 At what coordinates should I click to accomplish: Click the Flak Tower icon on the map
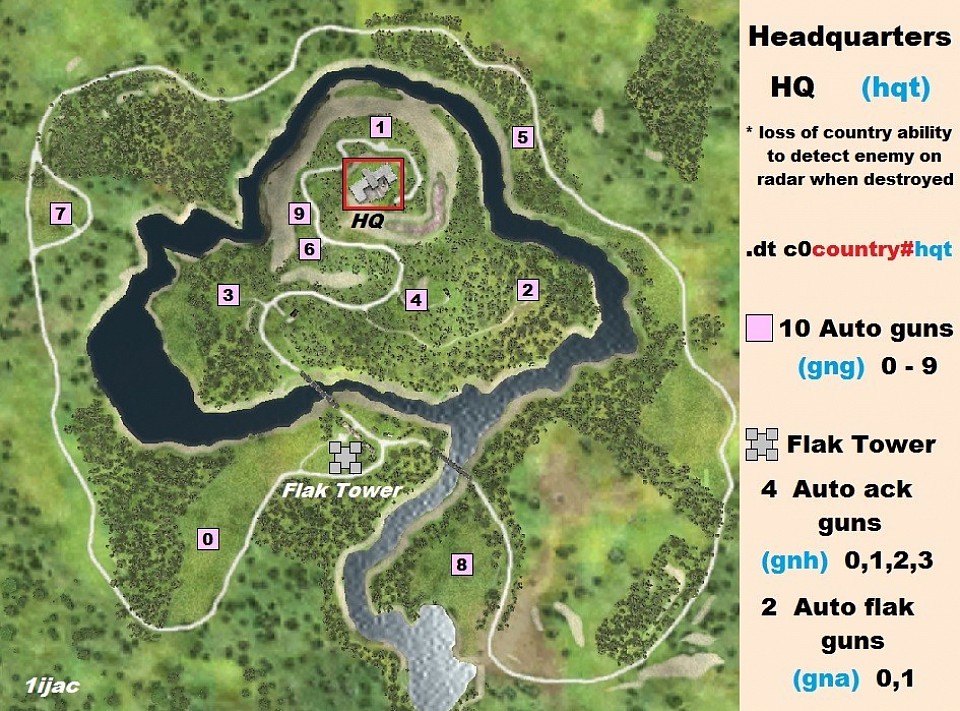click(x=346, y=457)
